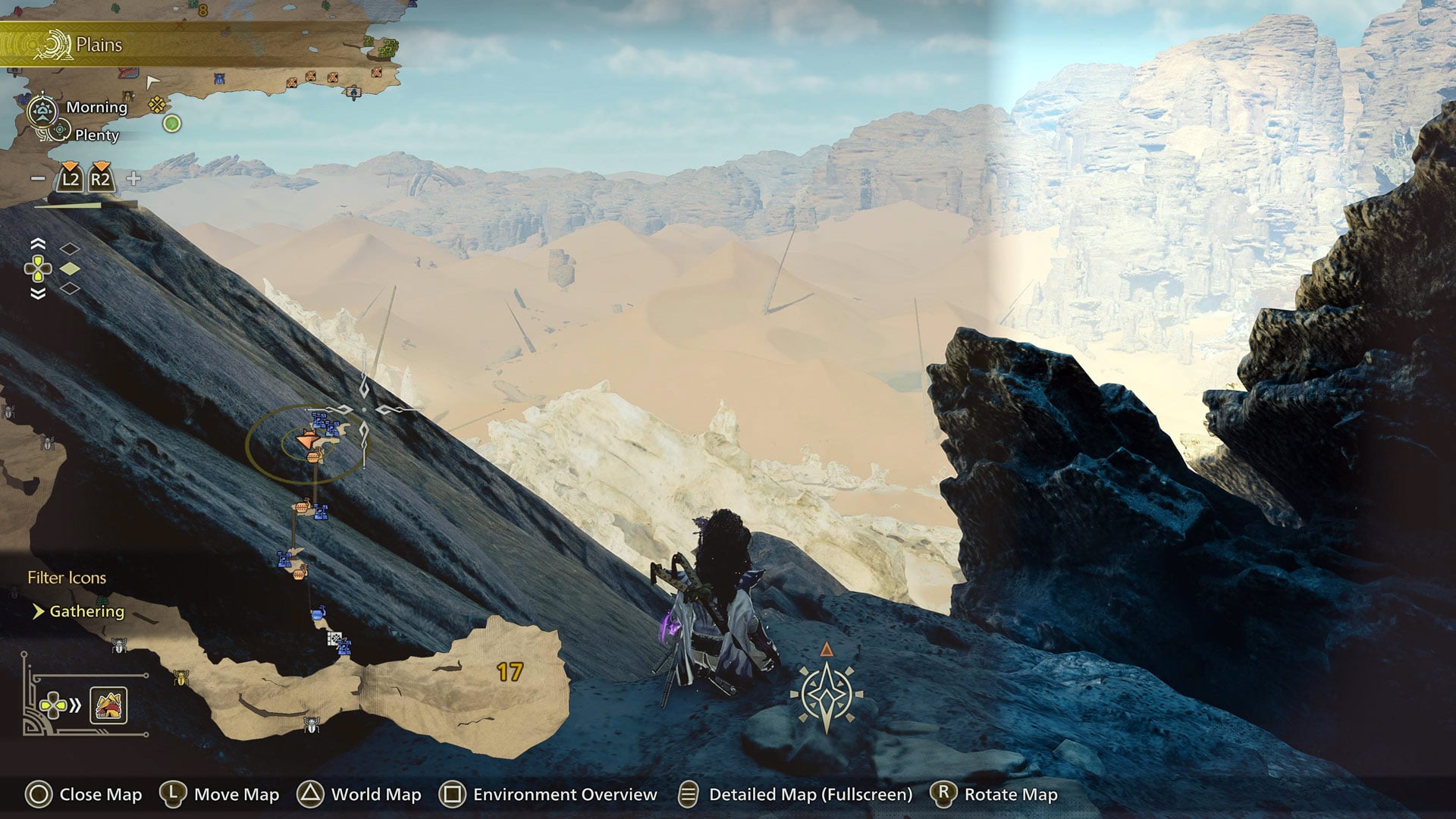The image size is (1456, 819).
Task: Toggle the upper dark diamond zoom level
Action: [70, 249]
